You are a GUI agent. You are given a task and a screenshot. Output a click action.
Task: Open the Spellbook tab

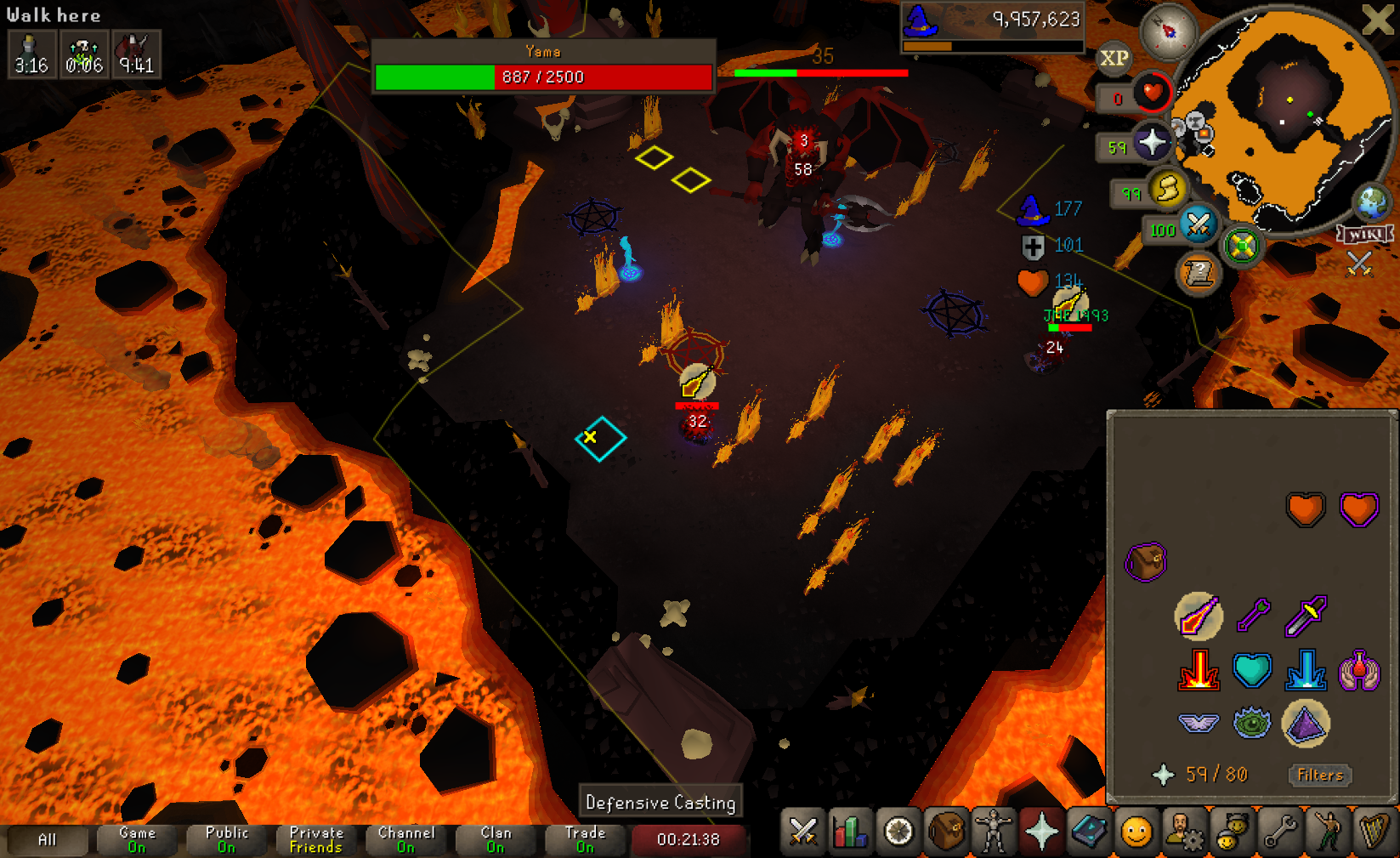click(1088, 832)
